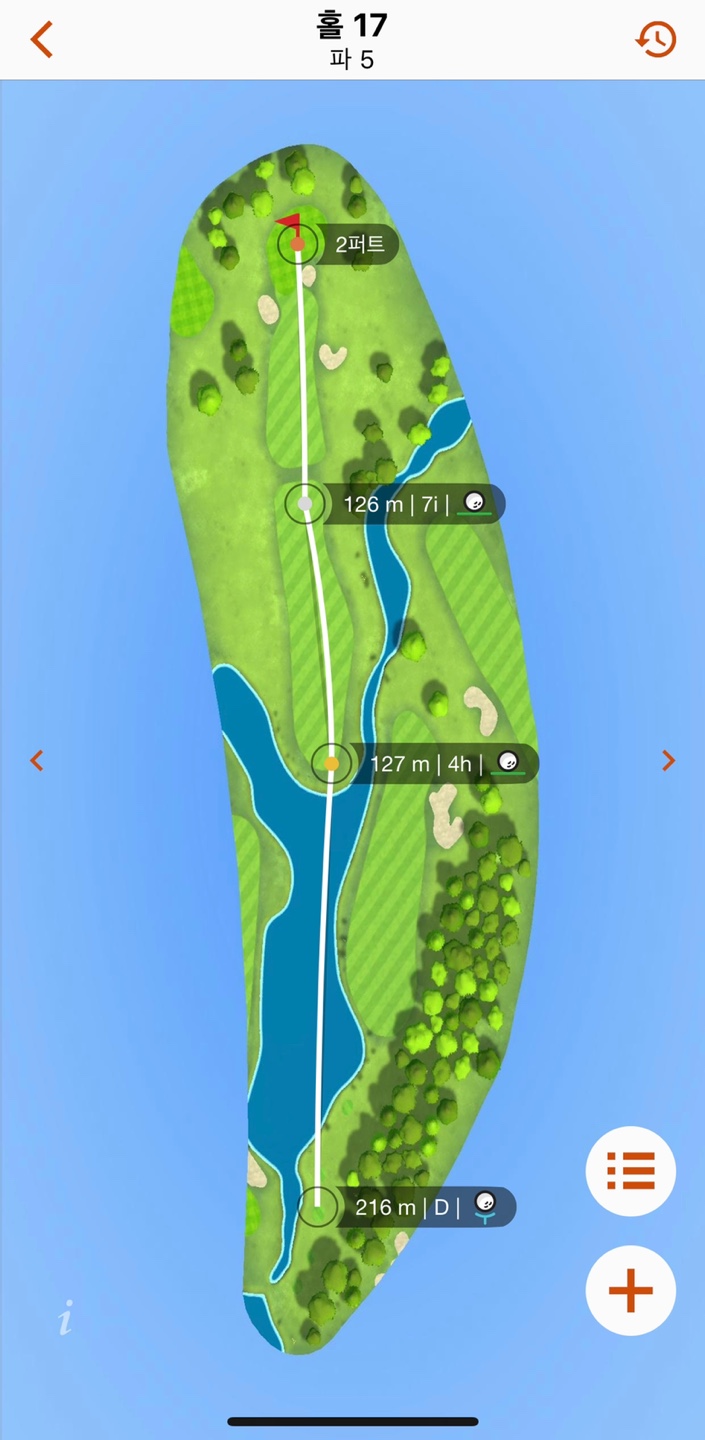Show the previous hole with left arrow
This screenshot has width=705, height=1440.
37,761
